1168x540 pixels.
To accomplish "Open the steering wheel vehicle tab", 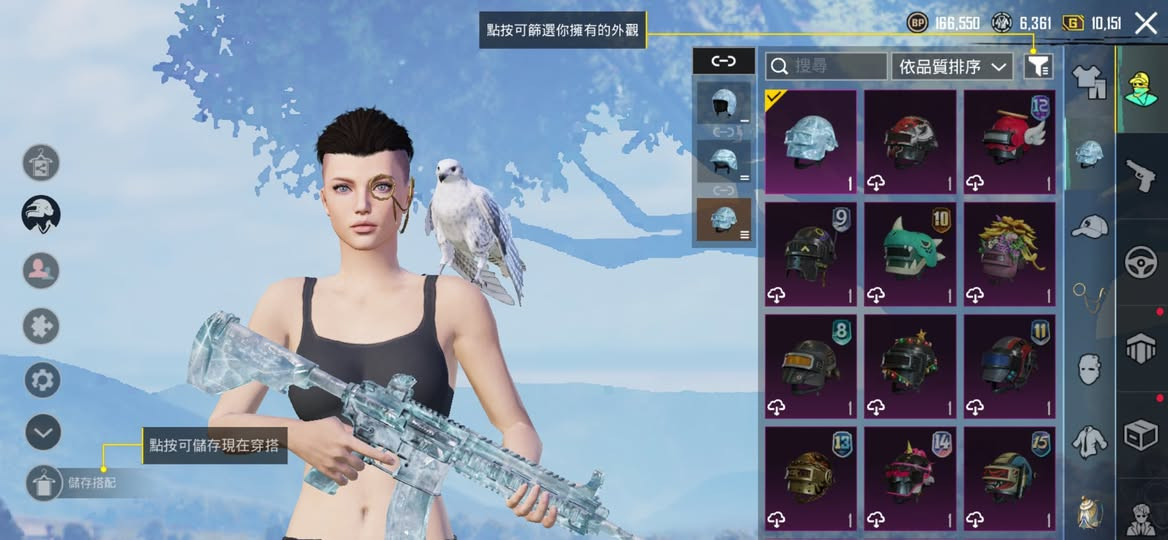I will 1141,262.
